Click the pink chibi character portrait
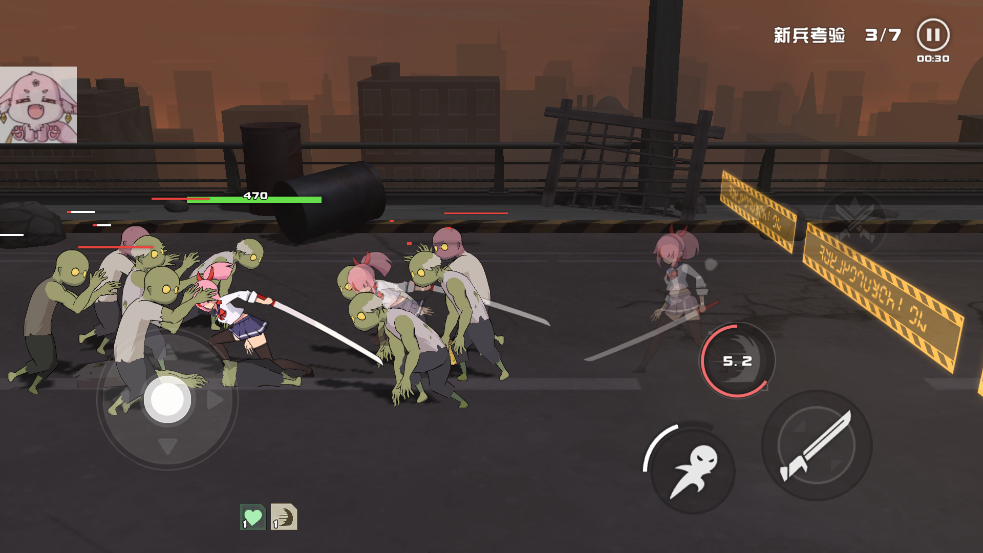Image resolution: width=983 pixels, height=553 pixels. coord(38,105)
